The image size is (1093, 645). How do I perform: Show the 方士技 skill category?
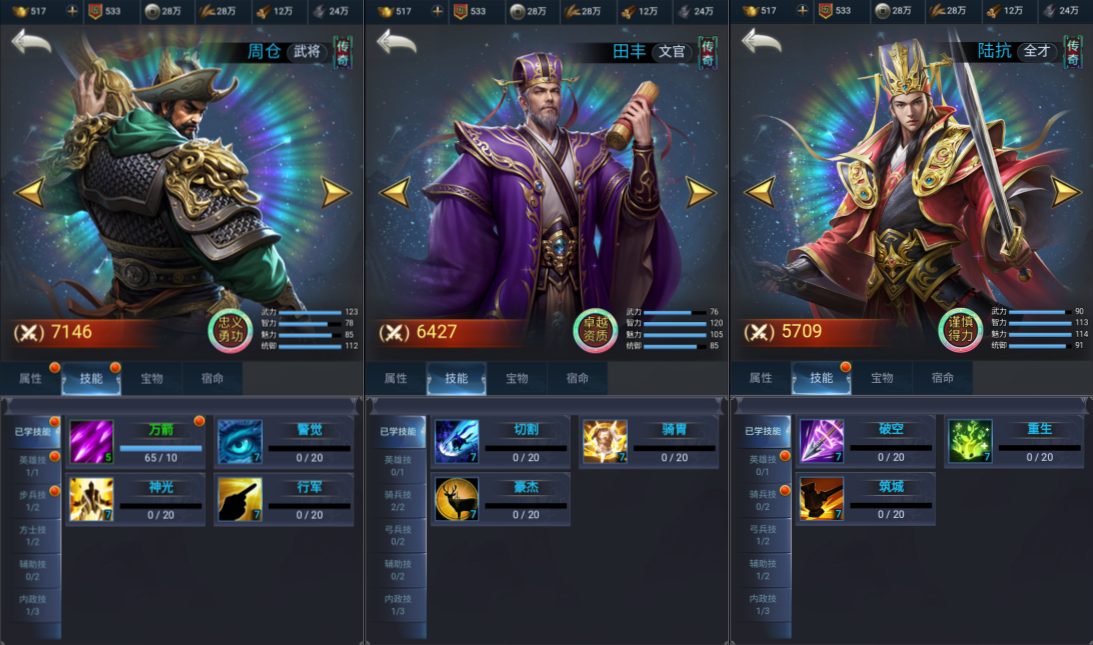(33, 535)
